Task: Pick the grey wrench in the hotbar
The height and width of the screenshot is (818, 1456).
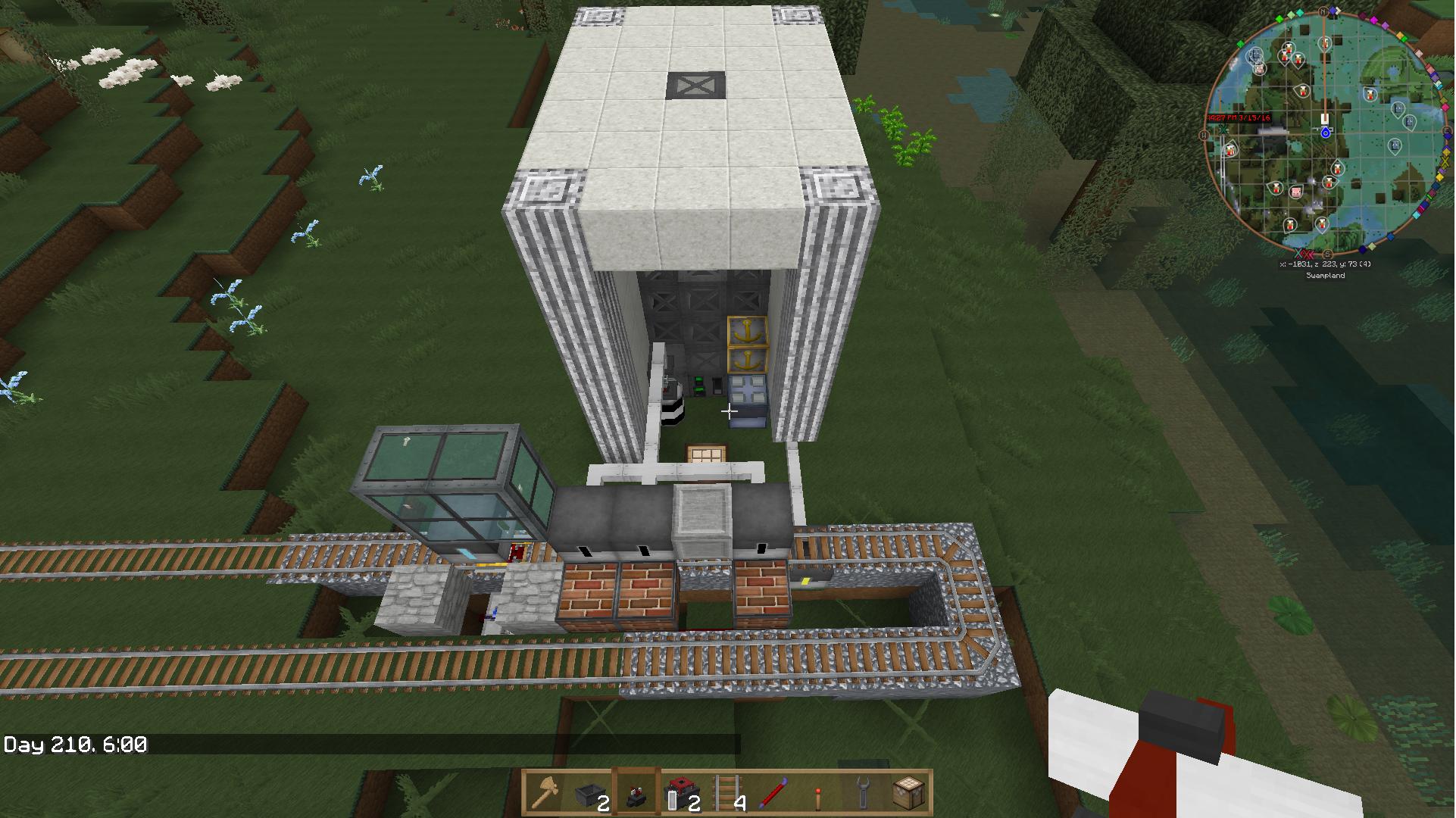Action: [862, 793]
